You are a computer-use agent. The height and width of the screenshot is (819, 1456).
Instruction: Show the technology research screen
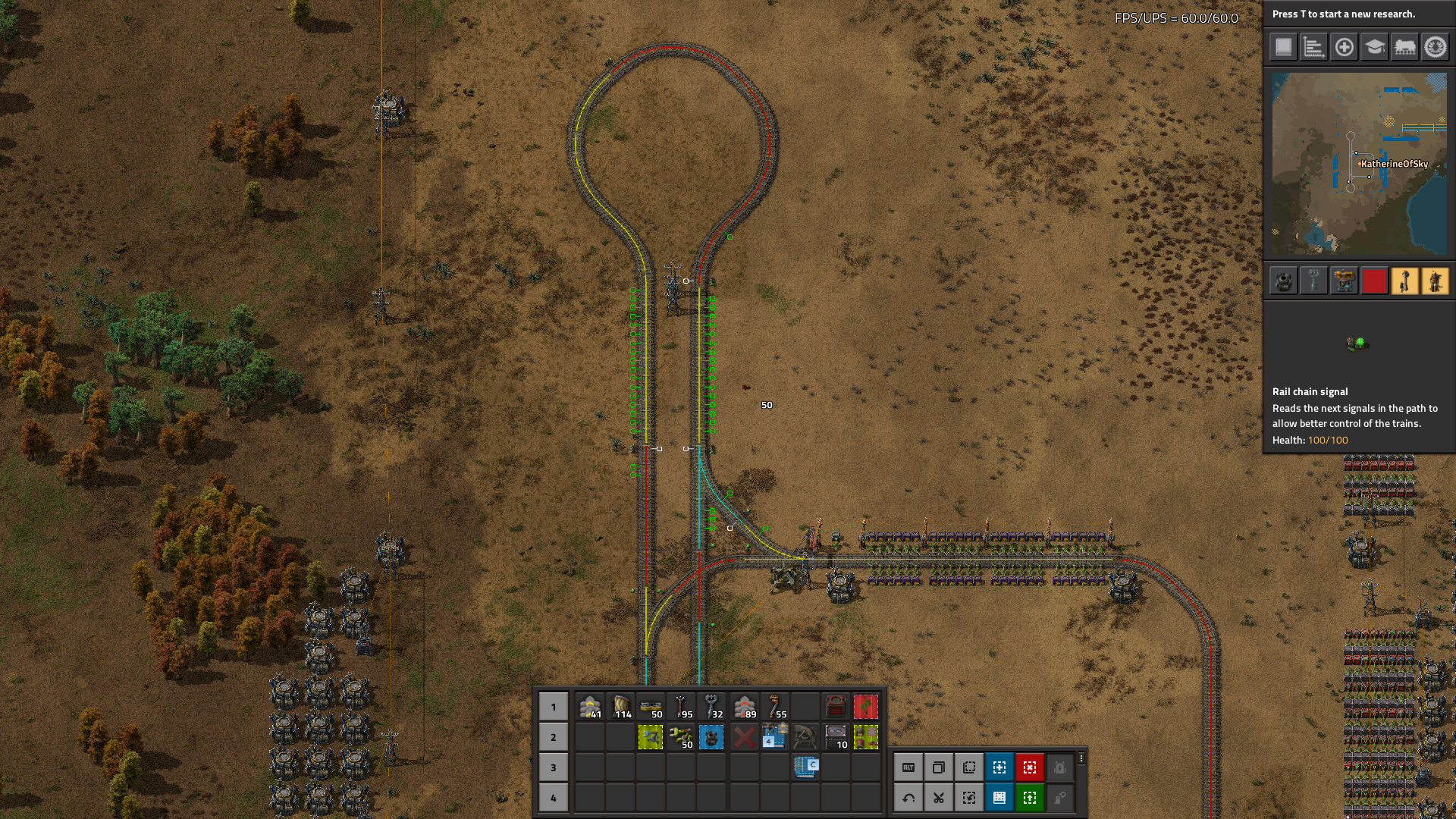1374,47
